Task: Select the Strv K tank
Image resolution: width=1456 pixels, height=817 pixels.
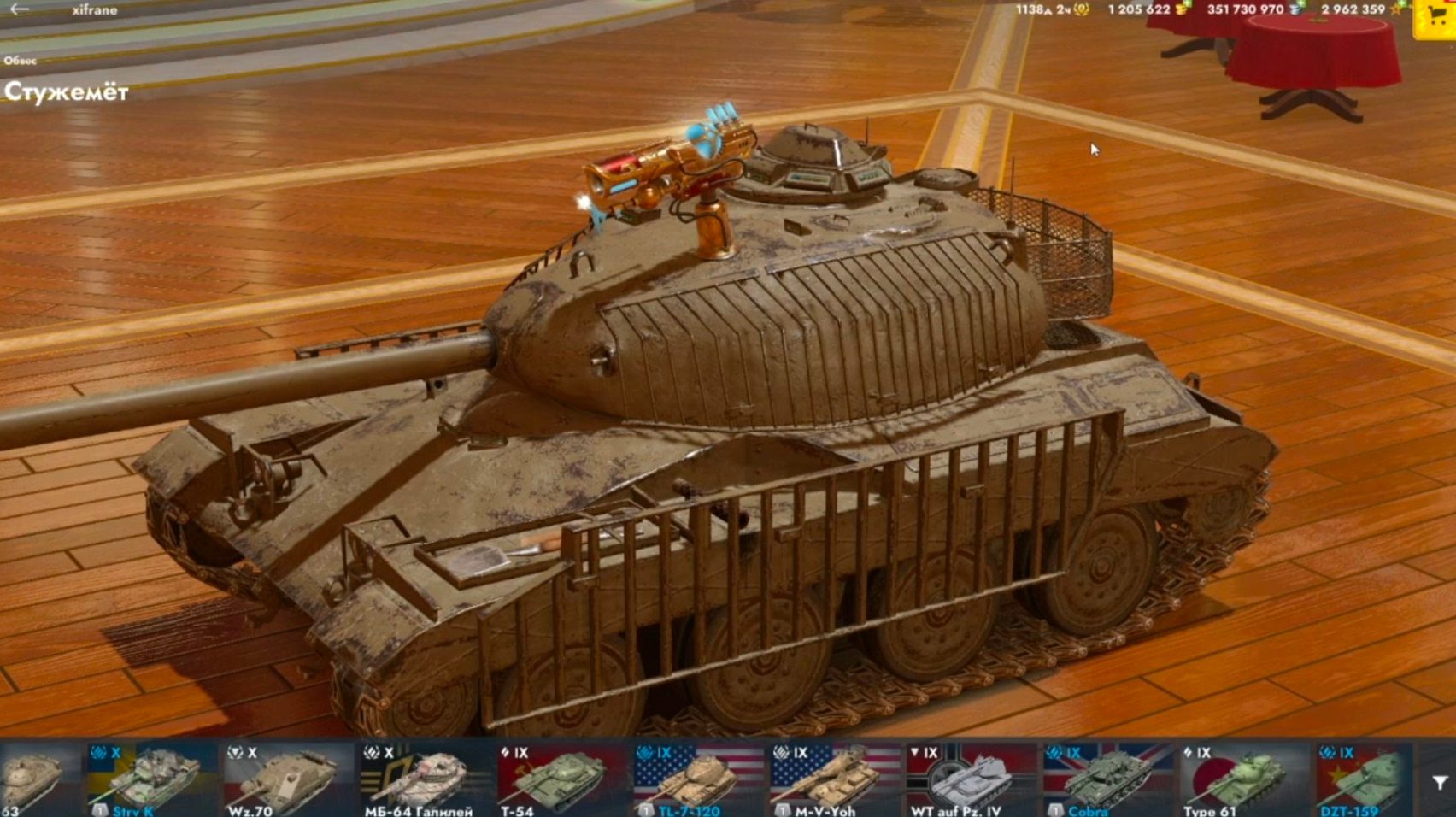Action: click(x=152, y=779)
